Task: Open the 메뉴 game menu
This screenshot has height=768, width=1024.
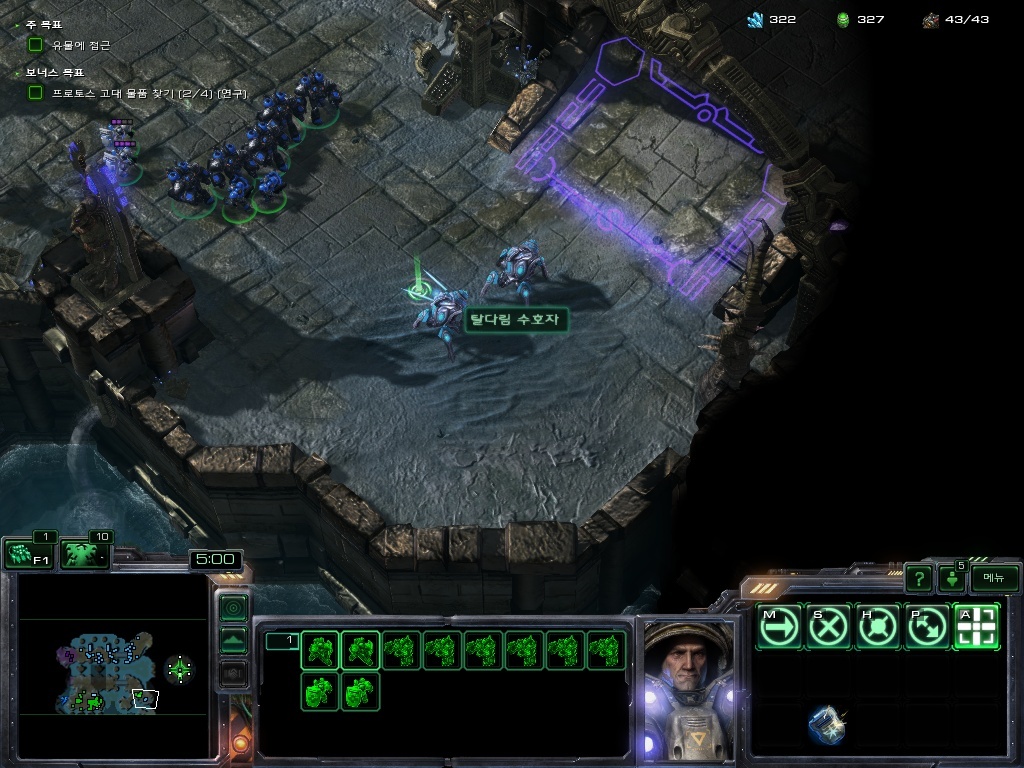Action: 994,578
